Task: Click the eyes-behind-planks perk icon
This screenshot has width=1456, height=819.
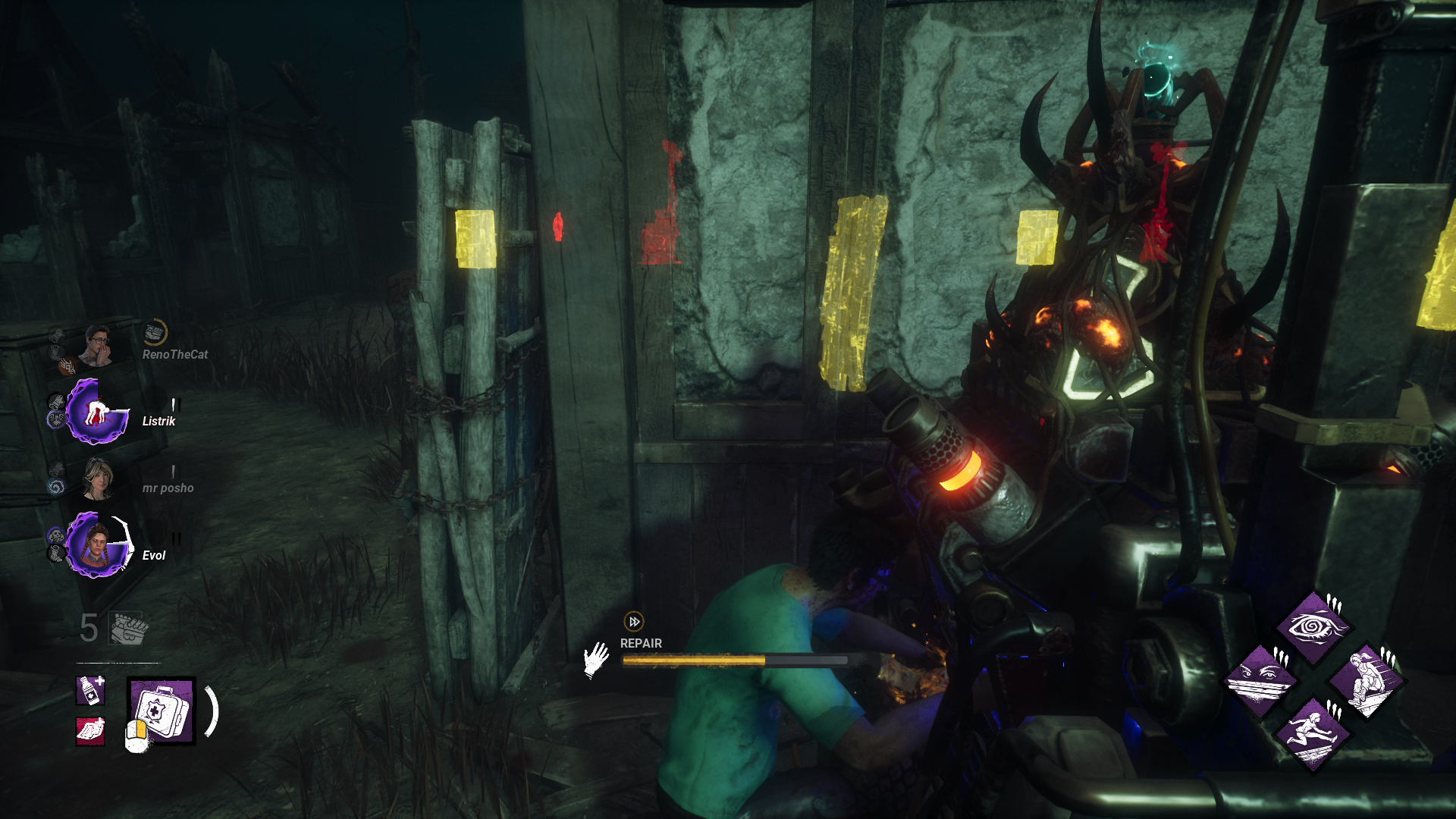Action: [x=1260, y=680]
